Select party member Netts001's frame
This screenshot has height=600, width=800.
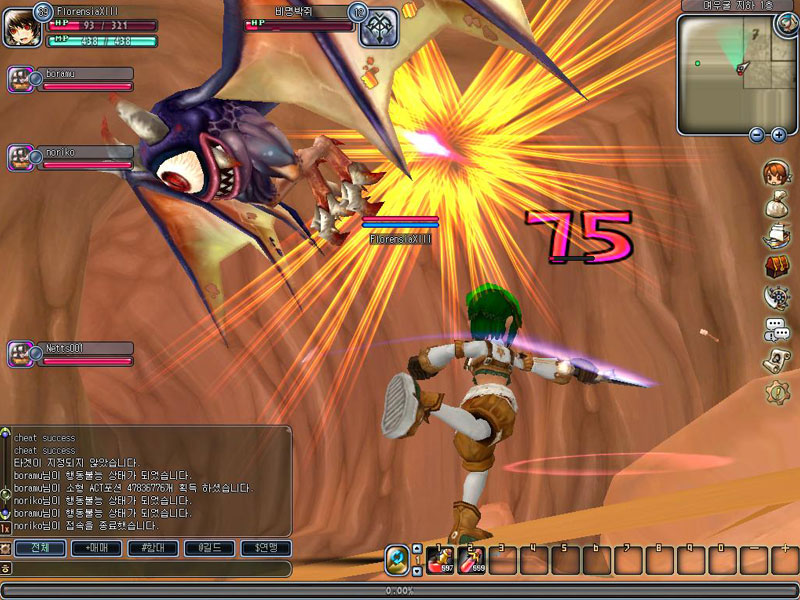pos(70,353)
